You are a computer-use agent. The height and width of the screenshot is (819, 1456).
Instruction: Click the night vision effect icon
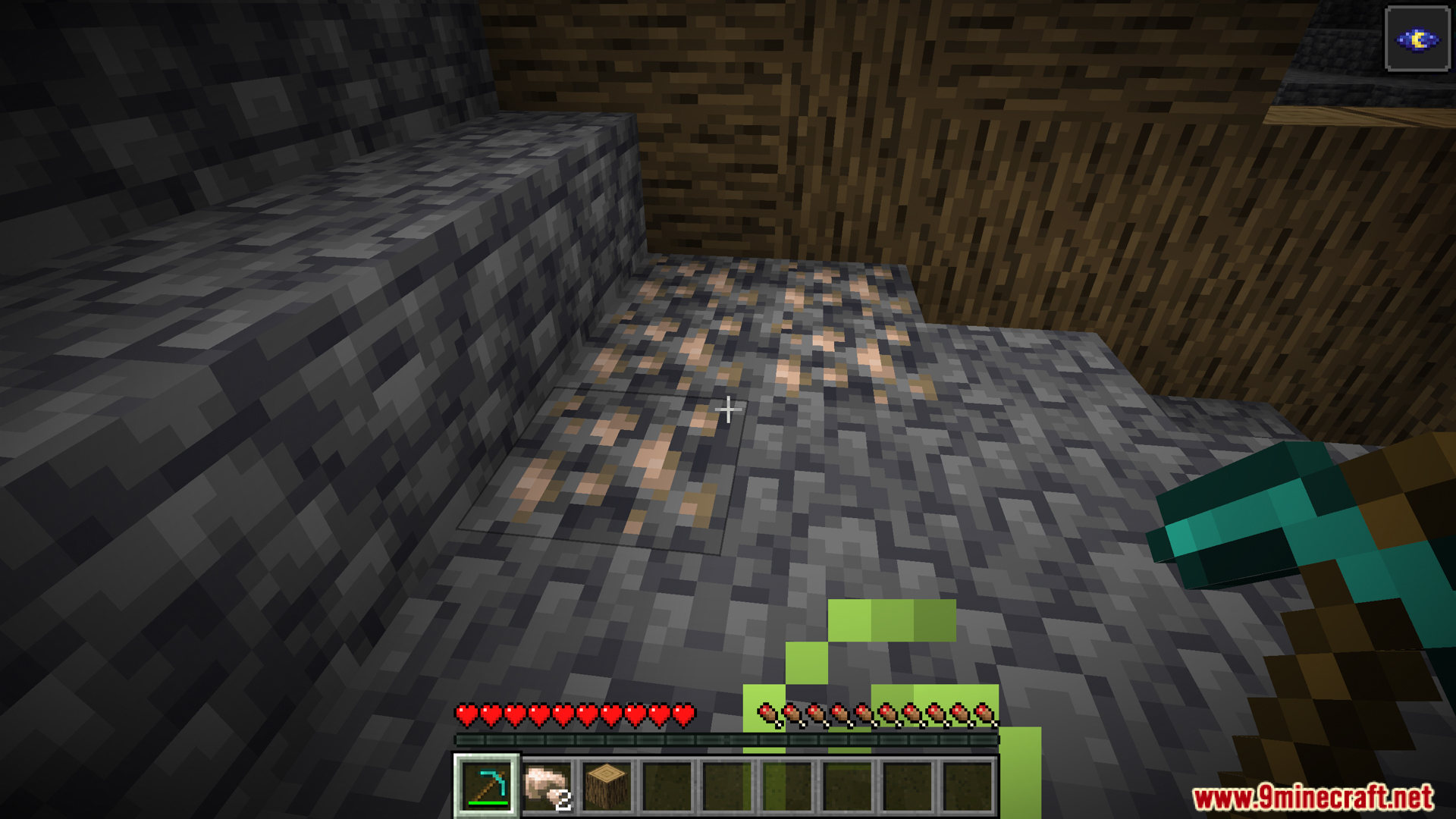click(x=1417, y=39)
